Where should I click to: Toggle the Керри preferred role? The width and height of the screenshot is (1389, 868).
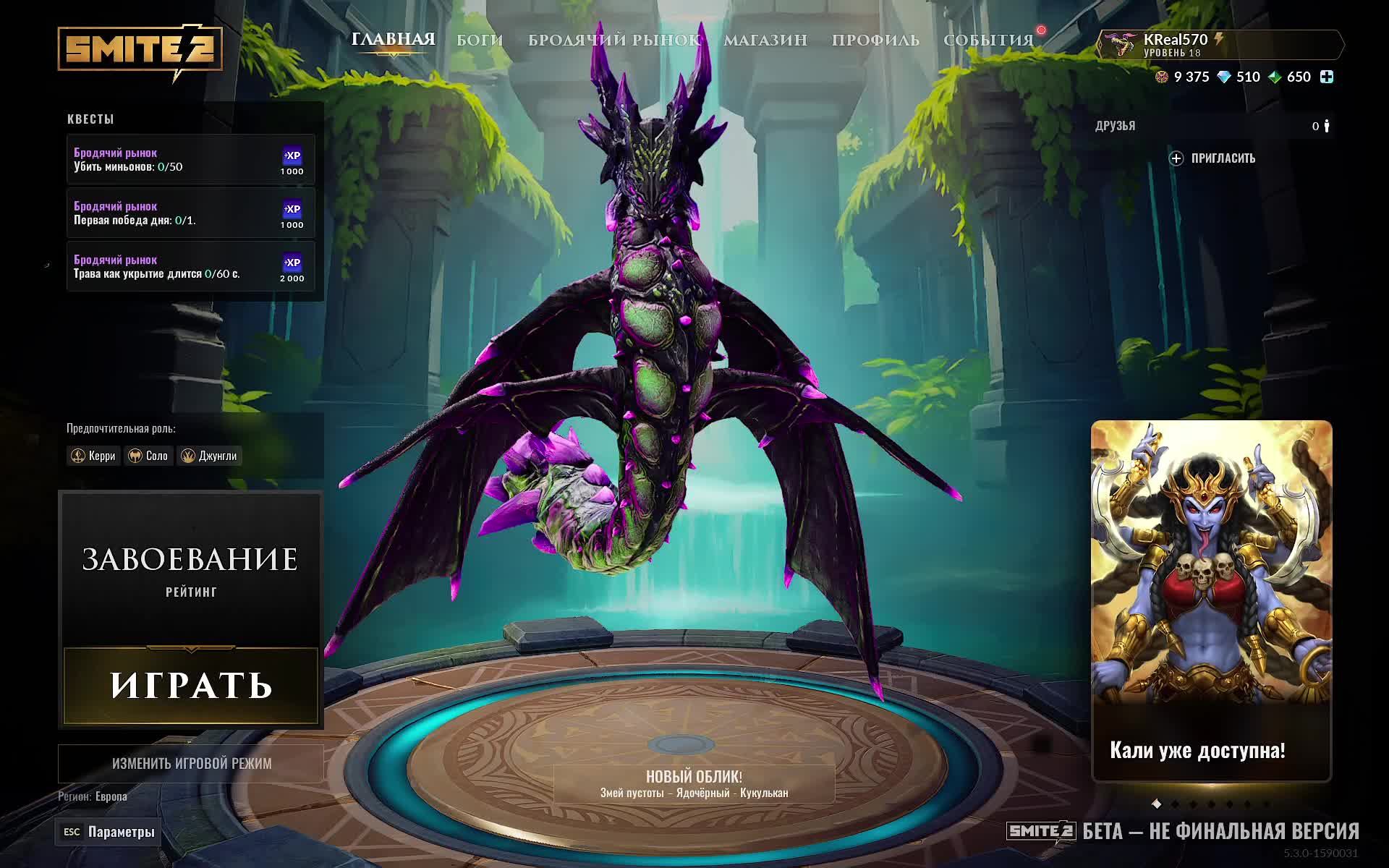point(94,456)
